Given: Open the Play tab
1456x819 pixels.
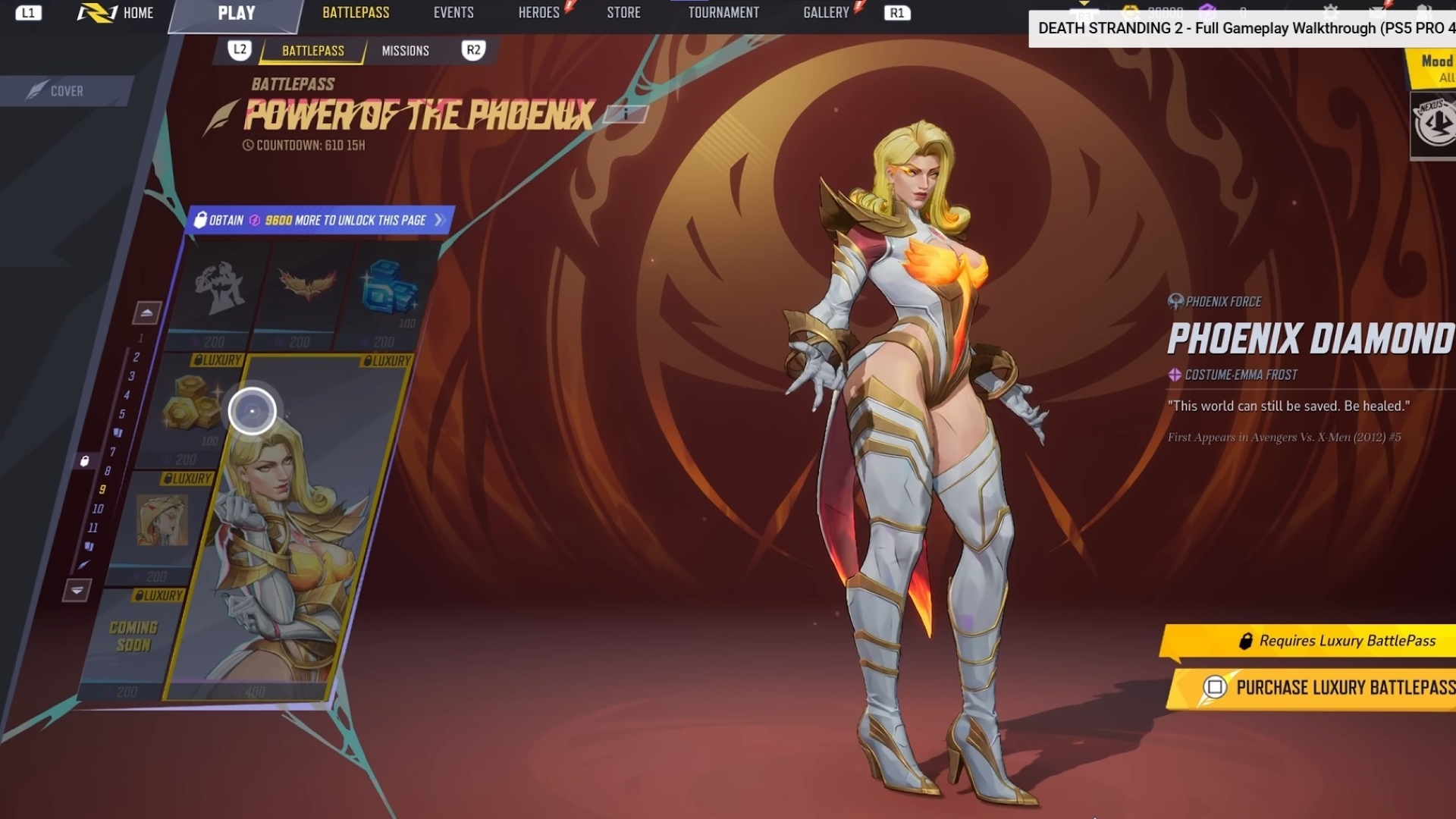Looking at the screenshot, I should [x=236, y=13].
